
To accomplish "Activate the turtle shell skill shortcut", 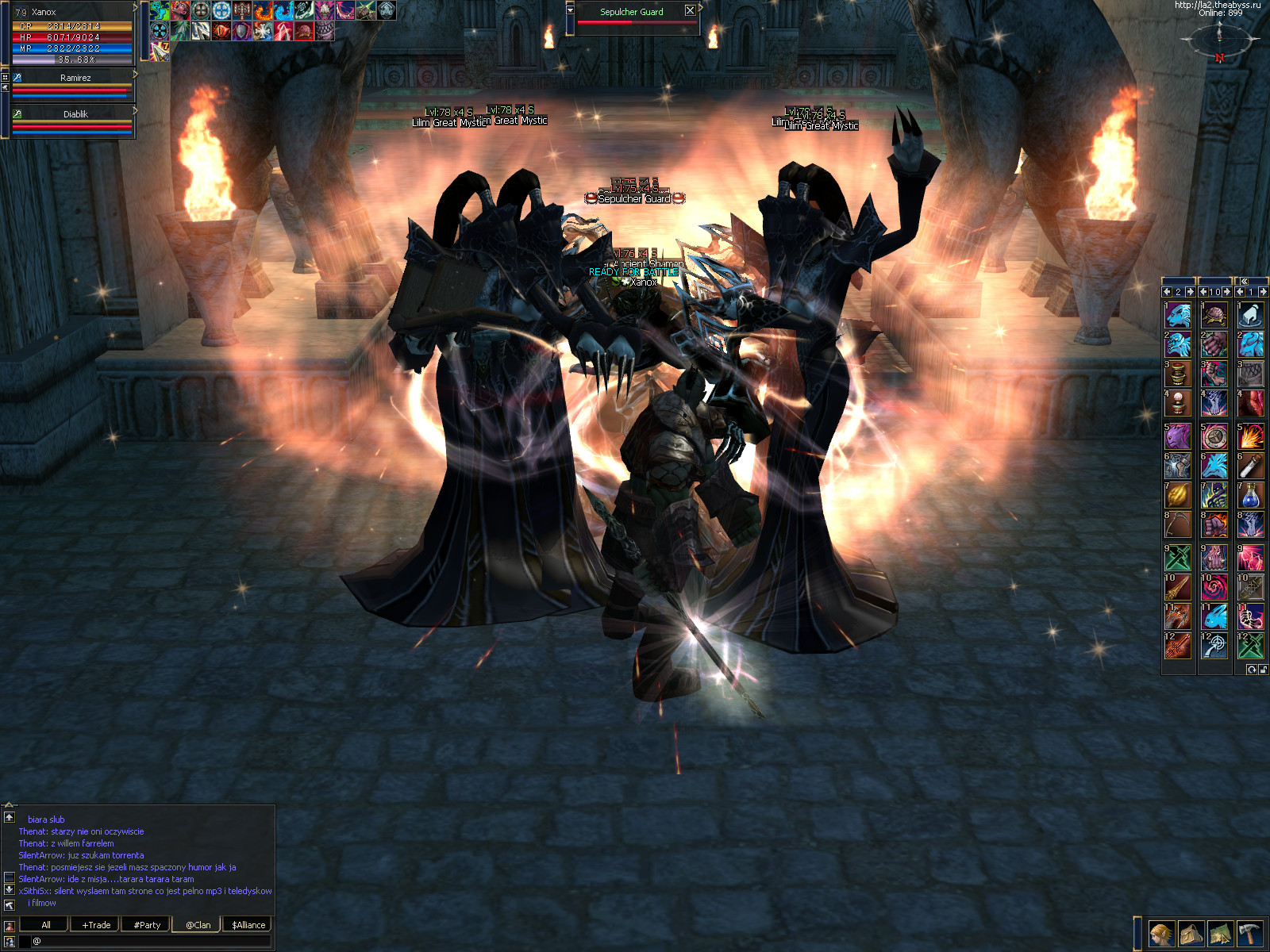I will 1214,315.
